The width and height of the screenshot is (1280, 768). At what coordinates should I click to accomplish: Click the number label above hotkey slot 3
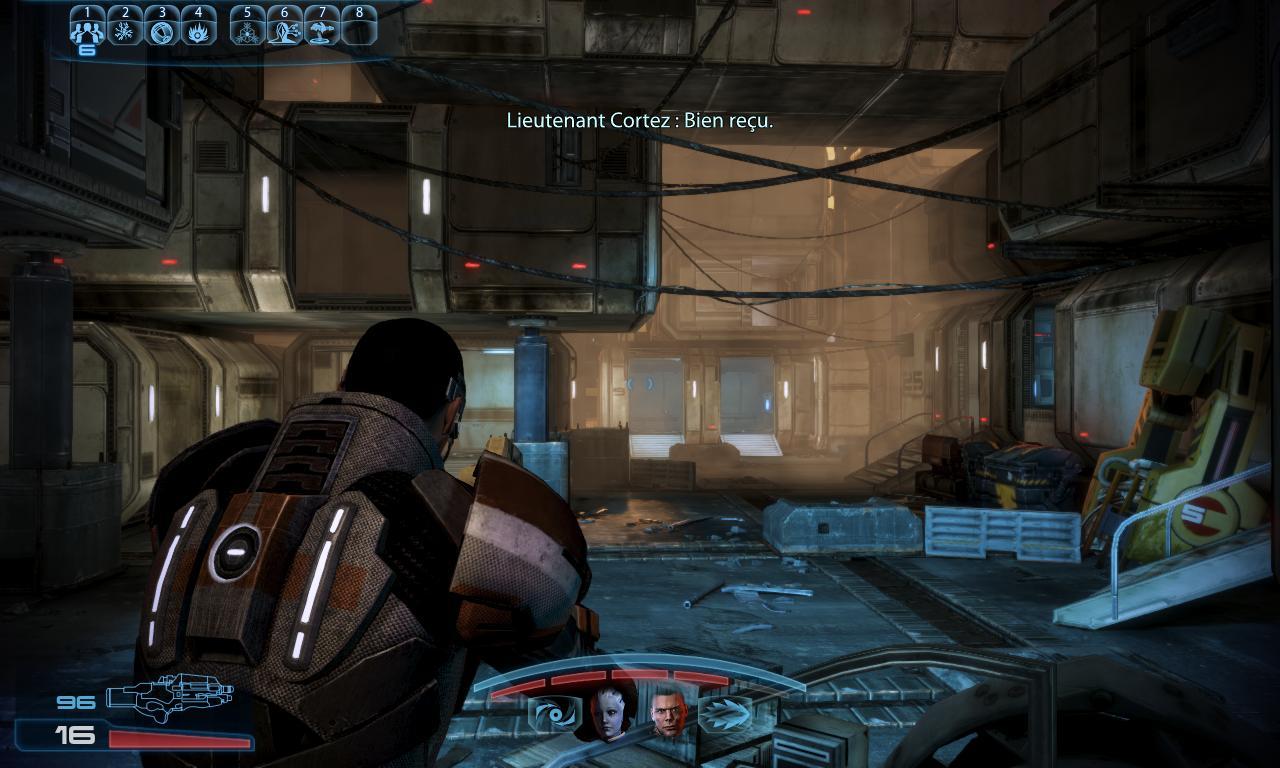point(161,10)
